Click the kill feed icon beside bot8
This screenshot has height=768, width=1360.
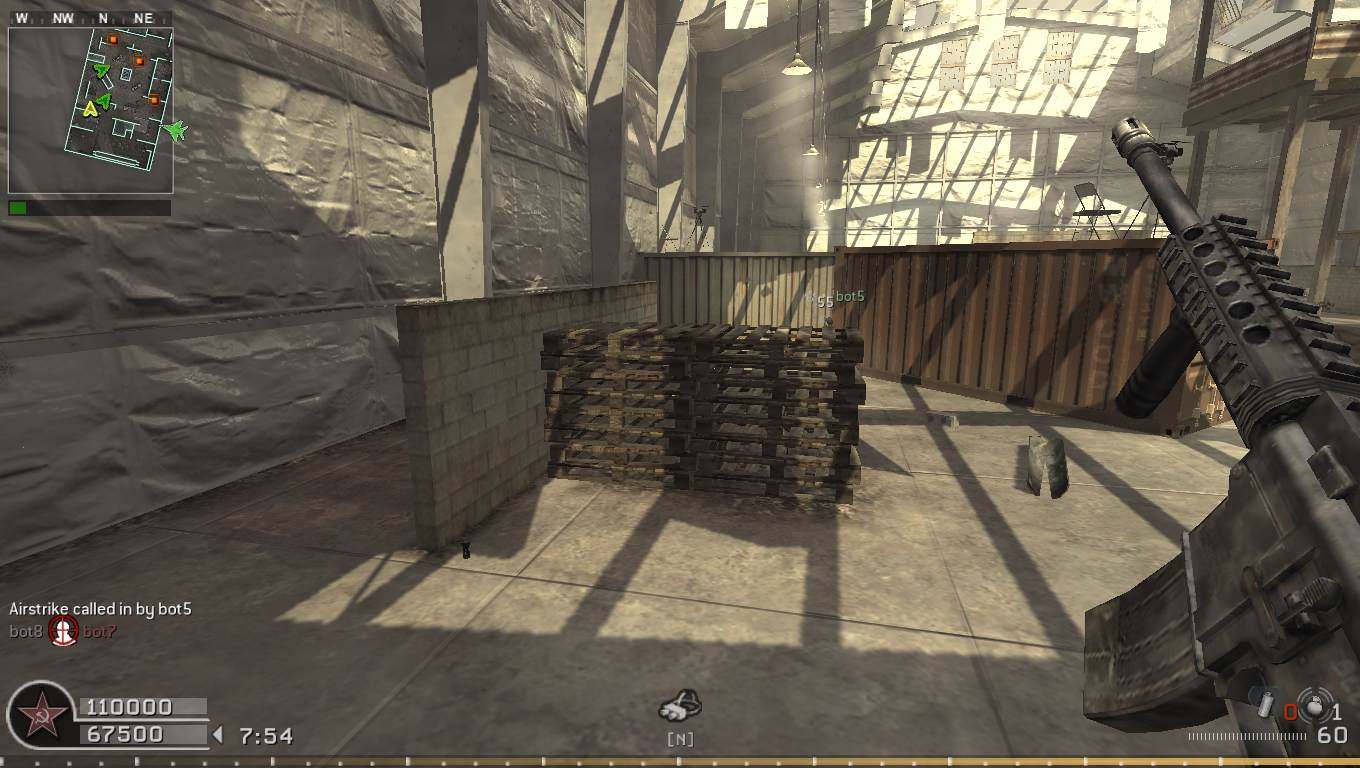(x=64, y=631)
